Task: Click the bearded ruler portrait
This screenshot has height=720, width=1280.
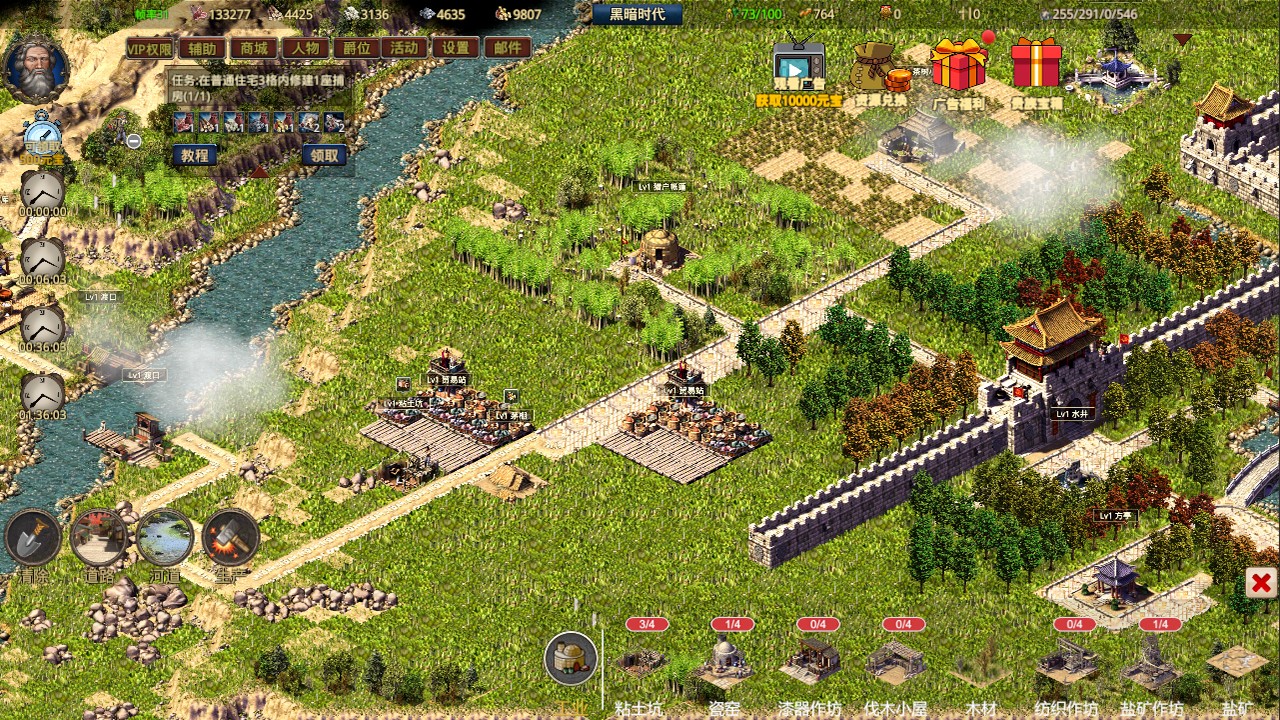Action: [x=37, y=68]
